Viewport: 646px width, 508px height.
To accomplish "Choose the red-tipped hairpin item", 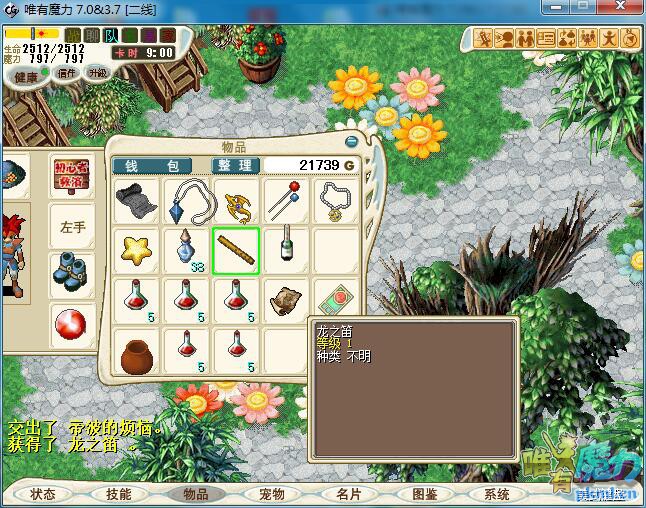I will point(287,200).
